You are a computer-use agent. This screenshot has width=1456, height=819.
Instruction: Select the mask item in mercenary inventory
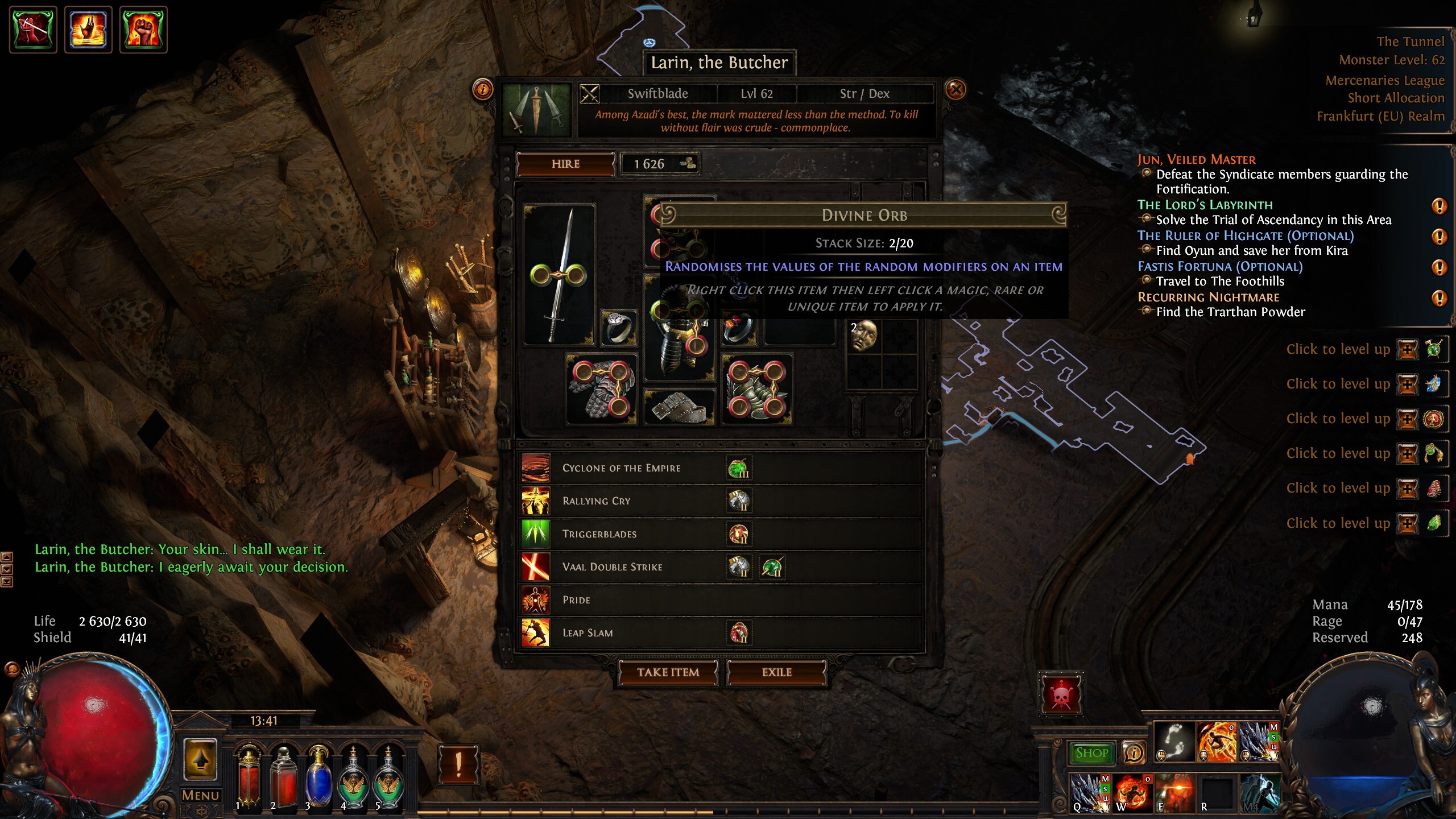click(864, 335)
